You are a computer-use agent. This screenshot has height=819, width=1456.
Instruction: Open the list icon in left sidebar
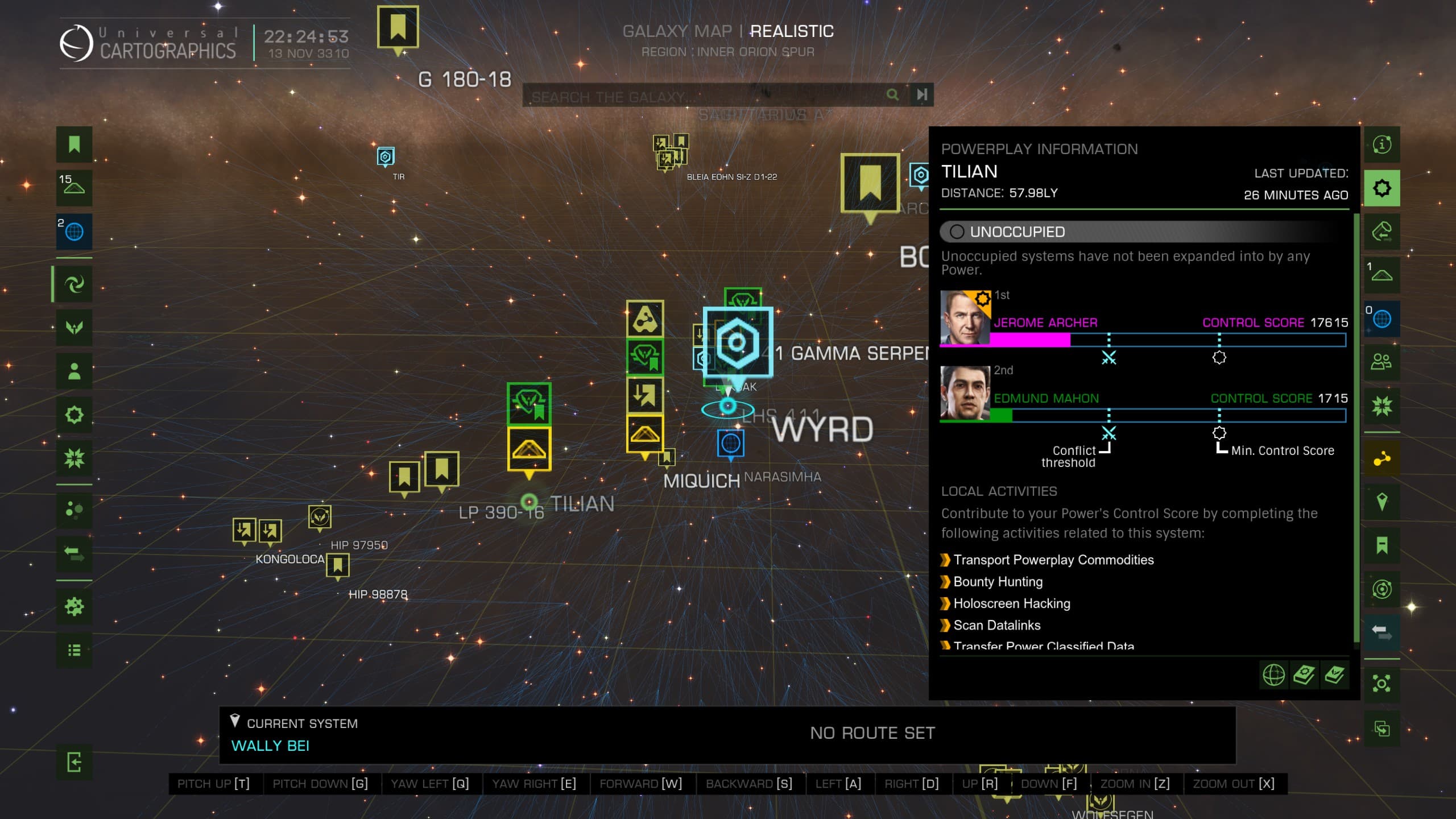pos(74,650)
